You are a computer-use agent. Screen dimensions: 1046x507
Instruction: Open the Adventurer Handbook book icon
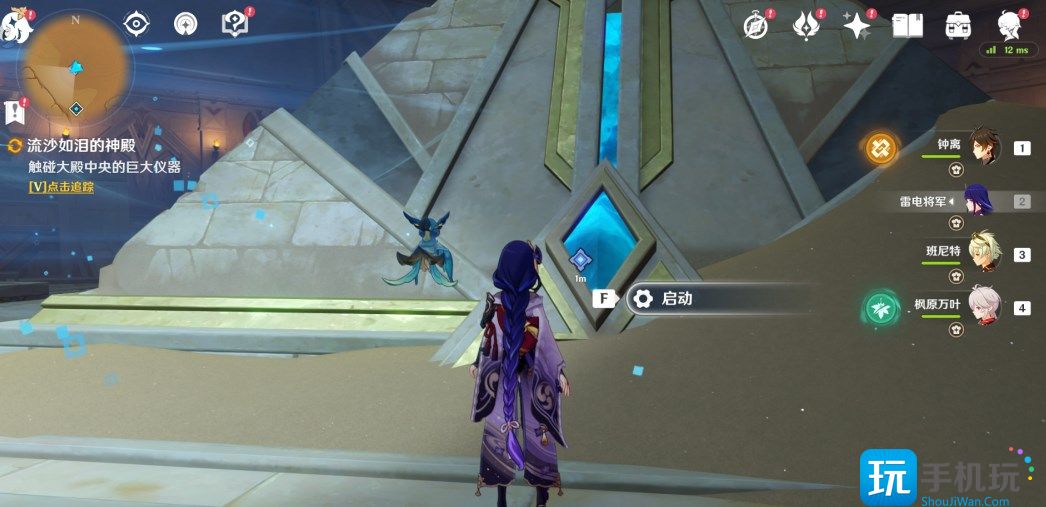click(x=907, y=26)
